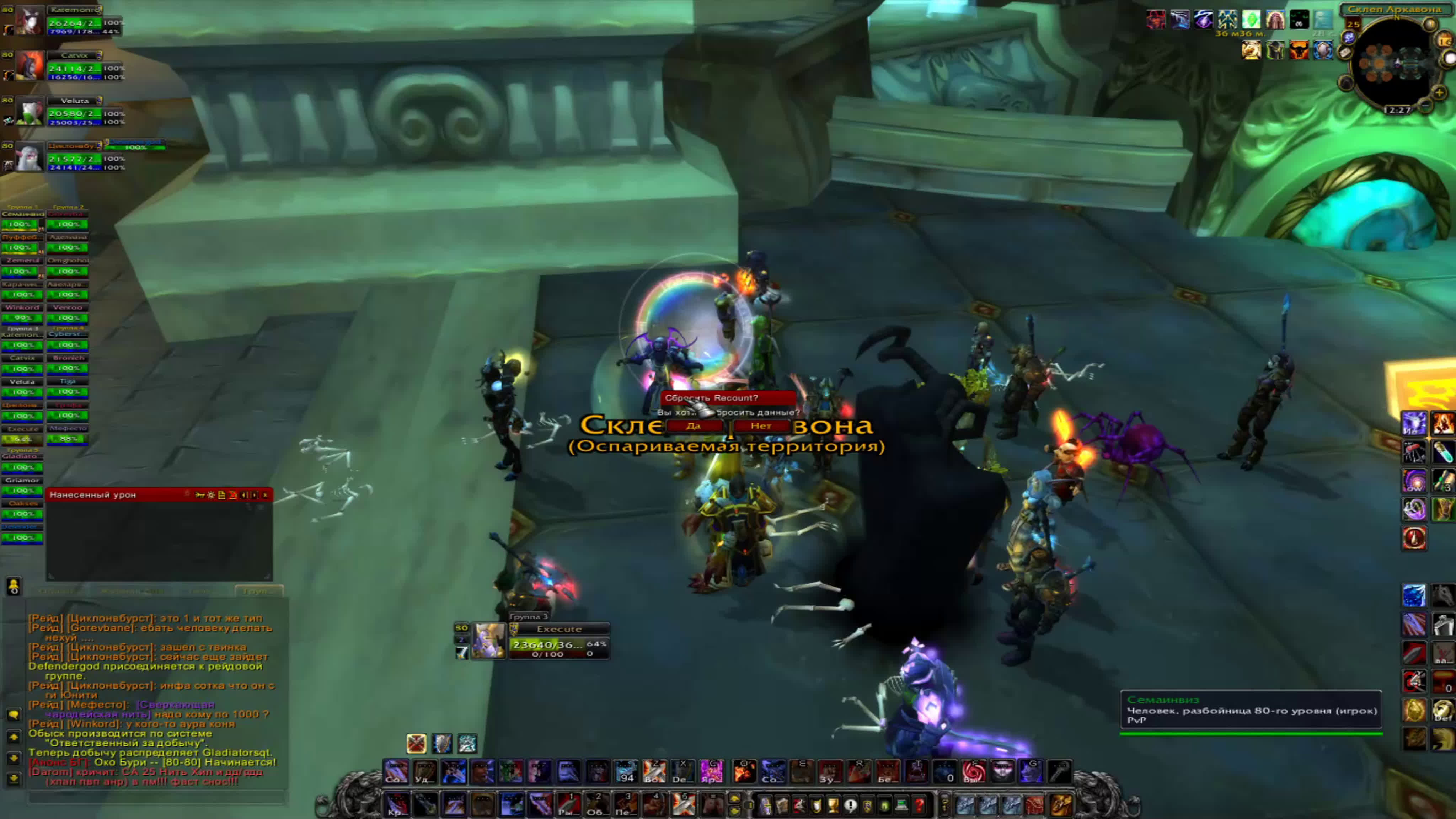This screenshot has height=819, width=1456.
Task: Zoom in on the minimap
Action: (1439, 92)
